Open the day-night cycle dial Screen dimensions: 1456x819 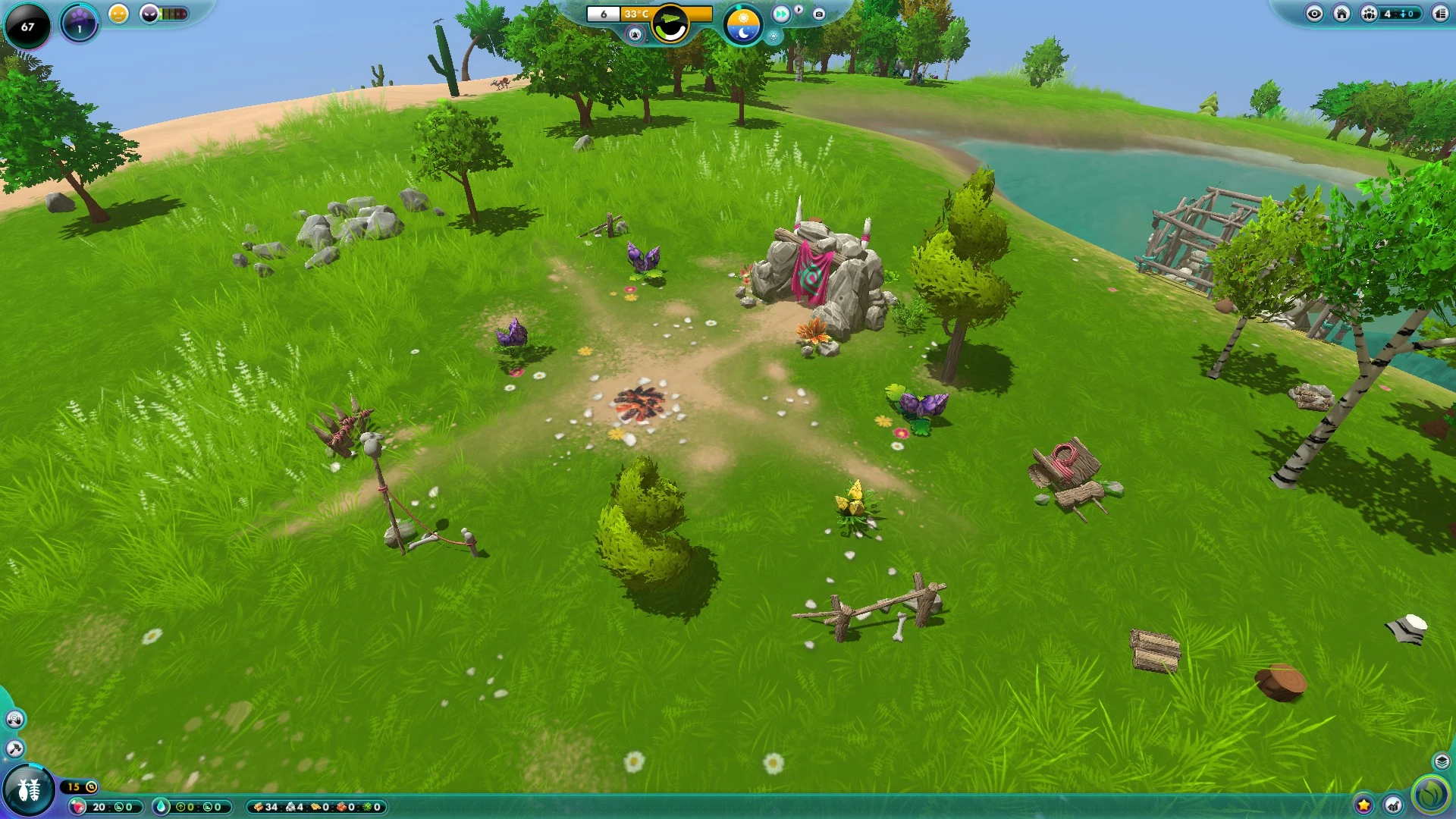[742, 24]
